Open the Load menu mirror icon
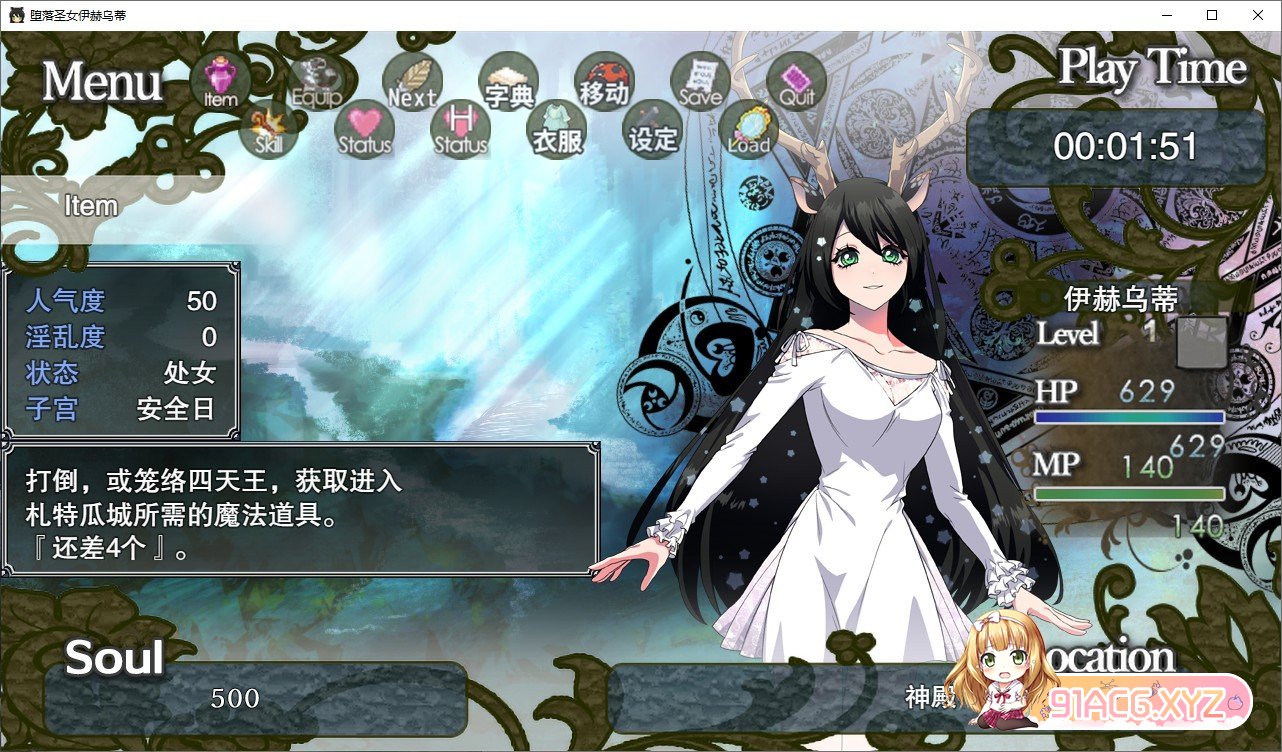The height and width of the screenshot is (752, 1282). (748, 129)
